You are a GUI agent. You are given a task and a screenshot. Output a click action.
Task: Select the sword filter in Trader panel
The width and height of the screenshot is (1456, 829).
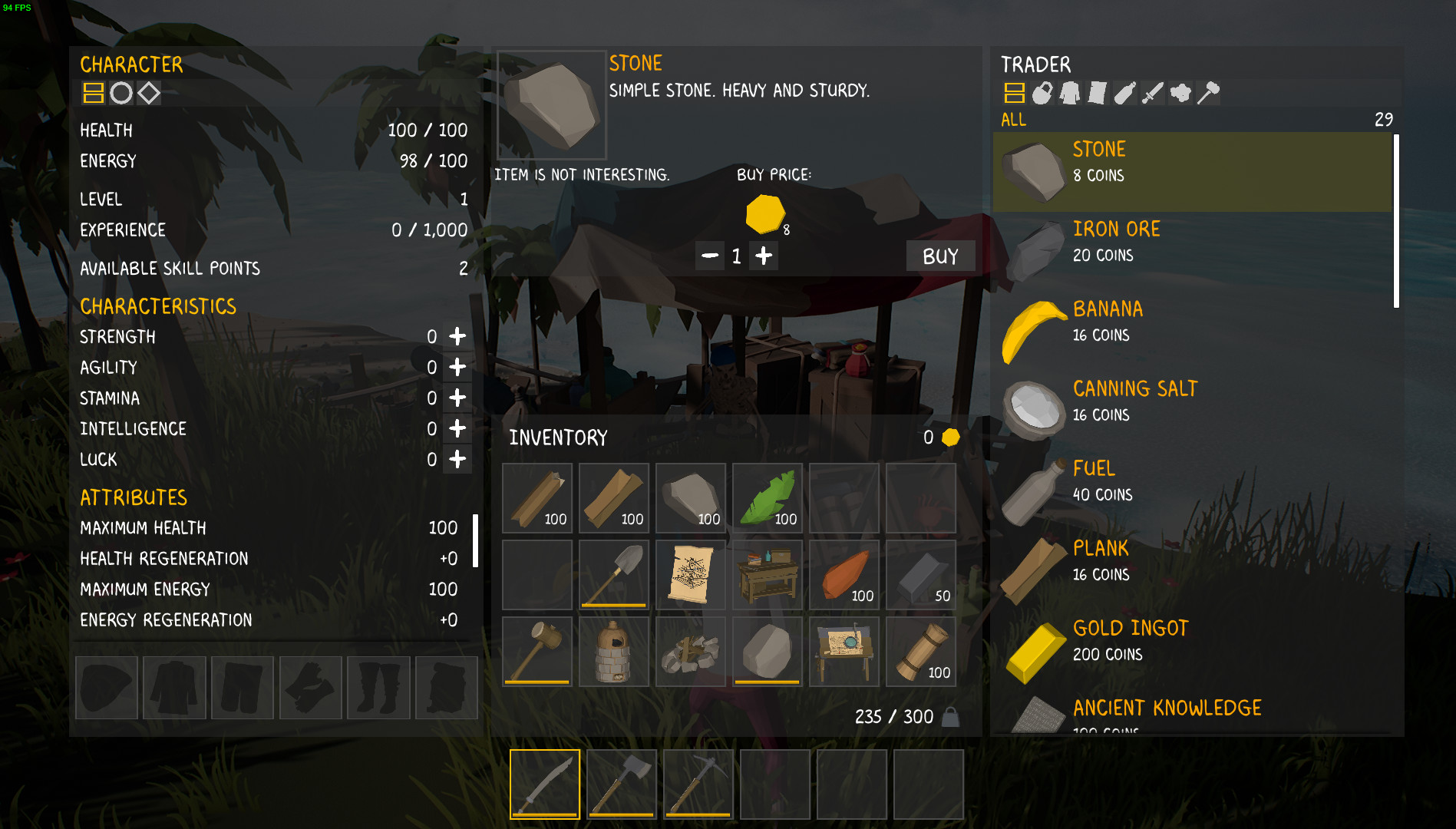tap(1151, 94)
